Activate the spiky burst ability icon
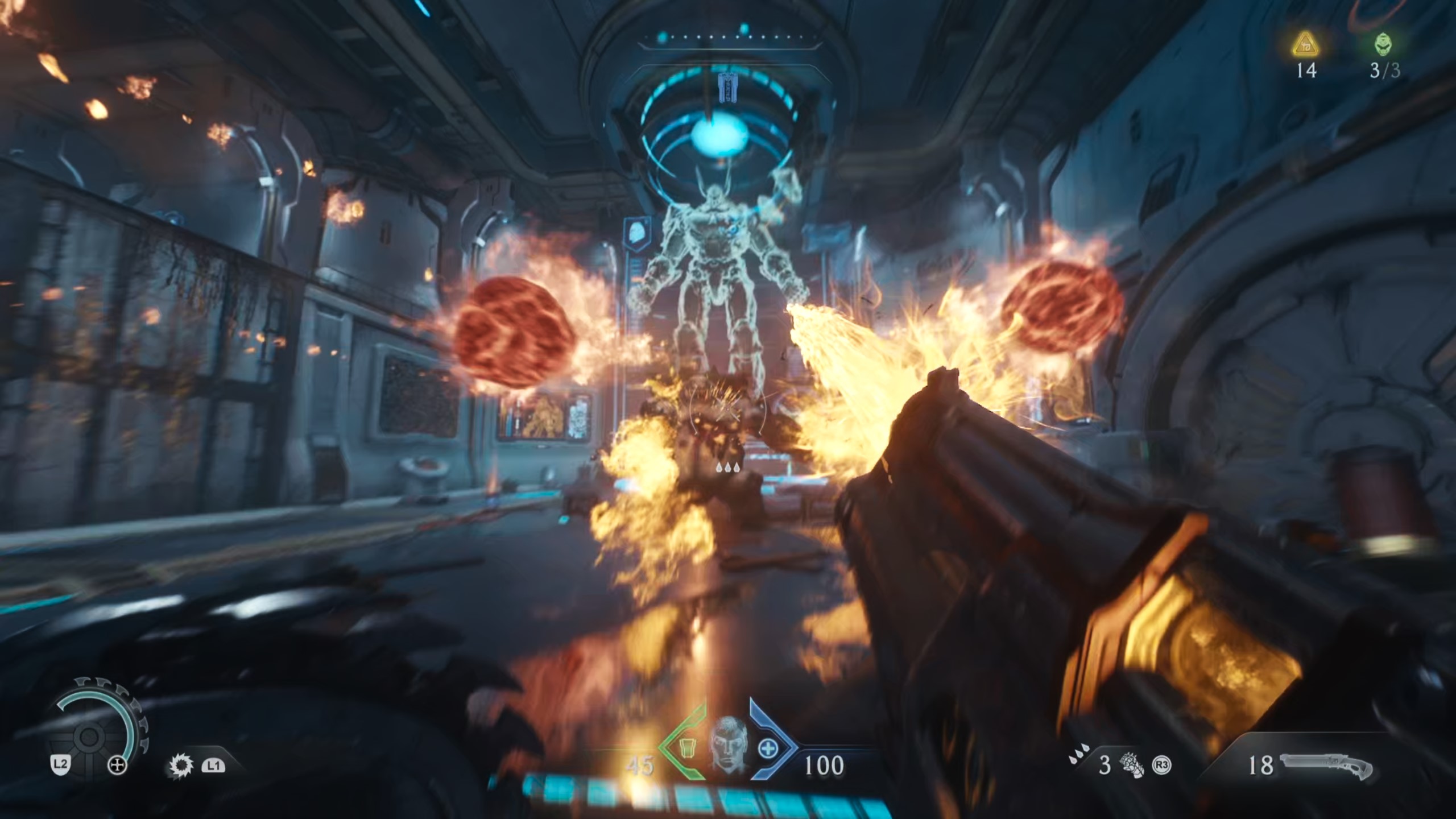 click(x=181, y=766)
